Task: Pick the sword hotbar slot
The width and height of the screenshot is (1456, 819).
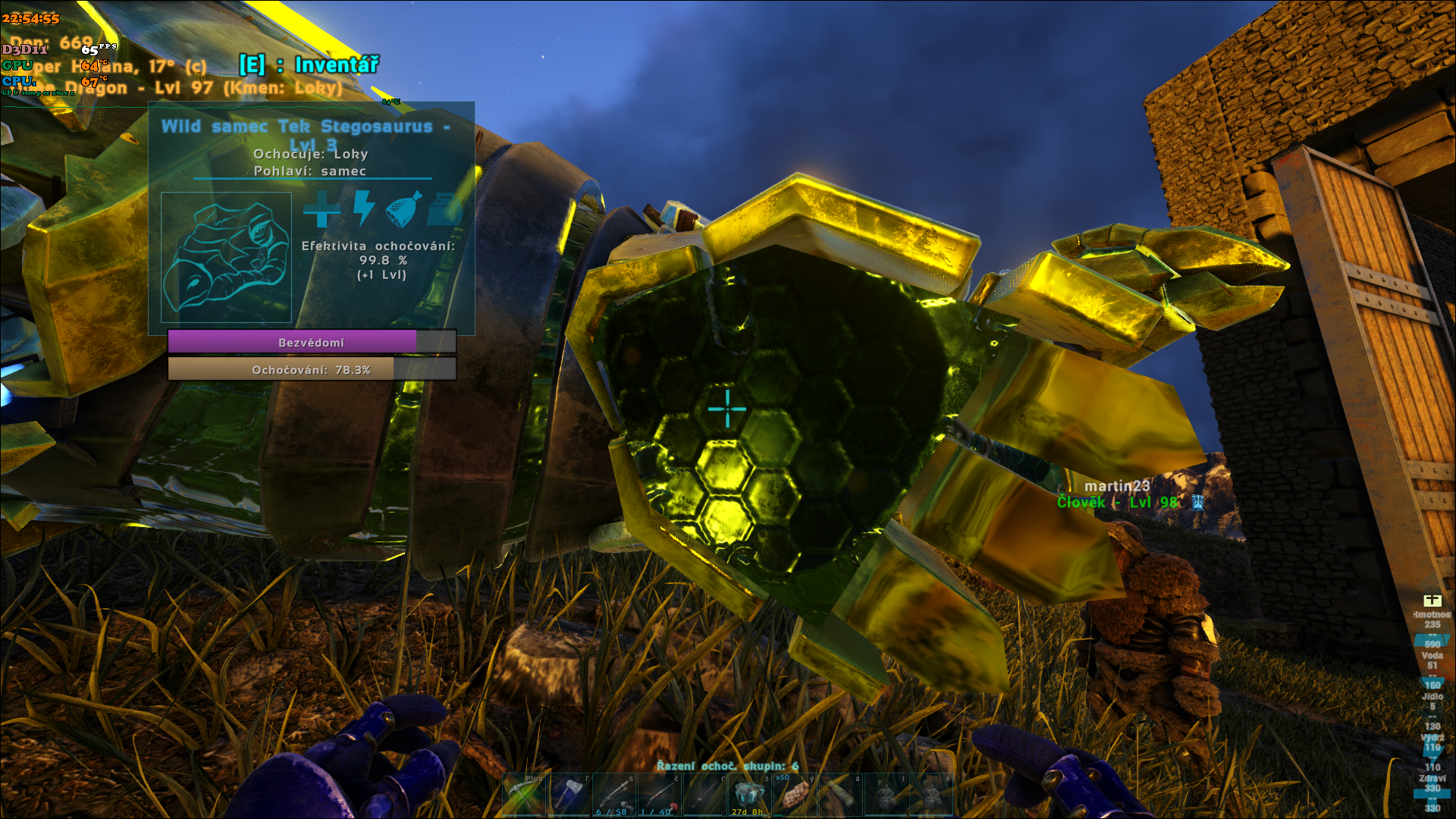Action: (x=704, y=795)
